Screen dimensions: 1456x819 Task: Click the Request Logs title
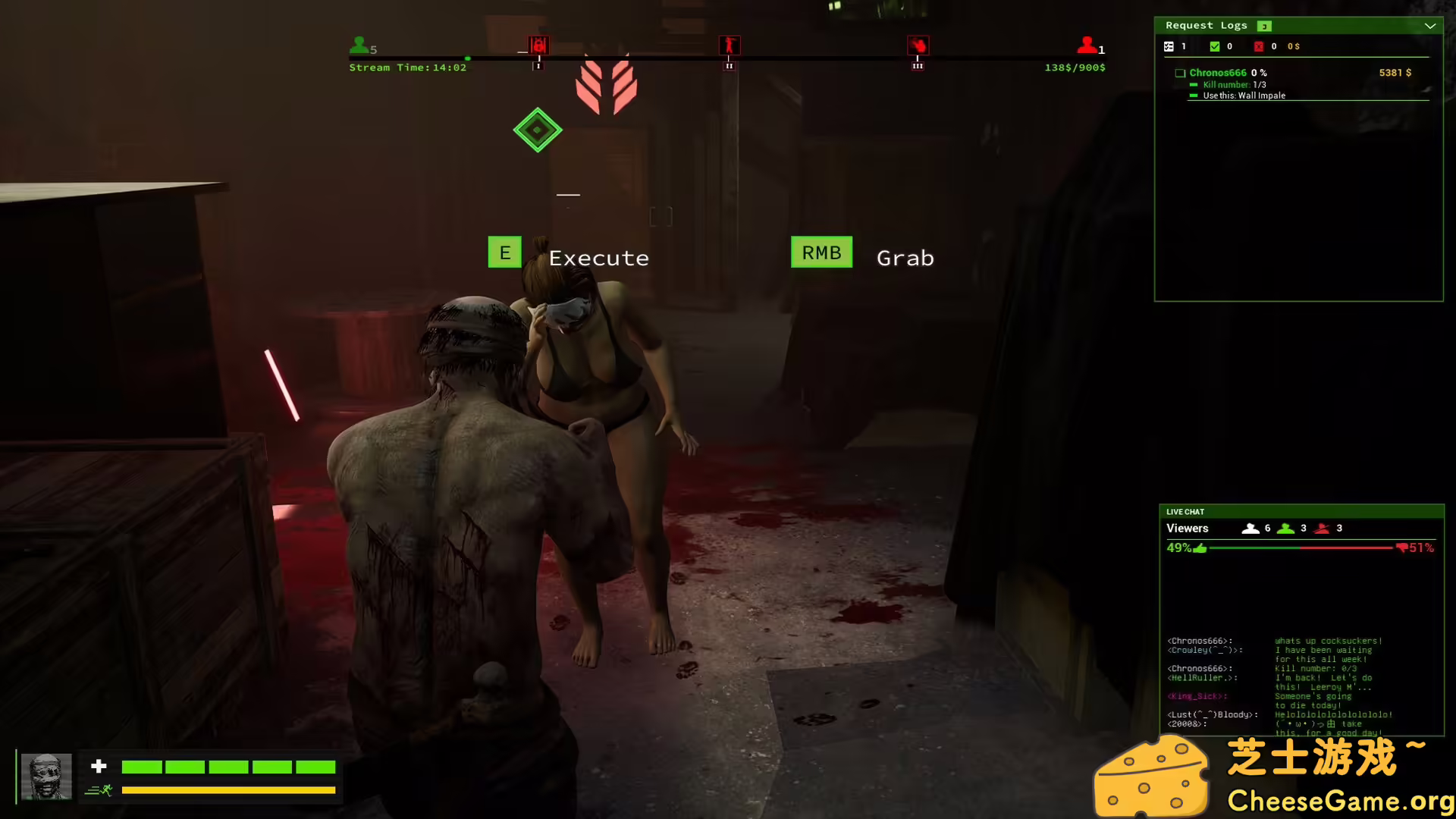pyautogui.click(x=1207, y=25)
